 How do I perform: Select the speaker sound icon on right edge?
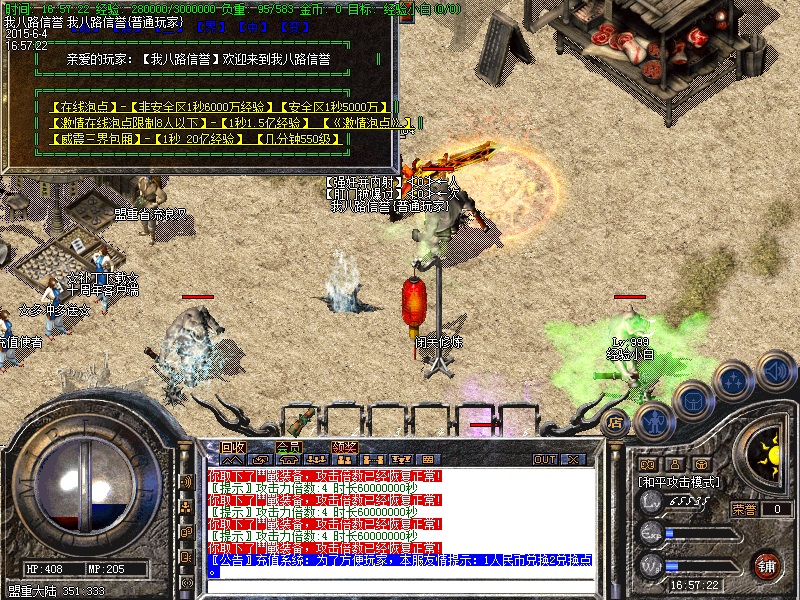(776, 371)
